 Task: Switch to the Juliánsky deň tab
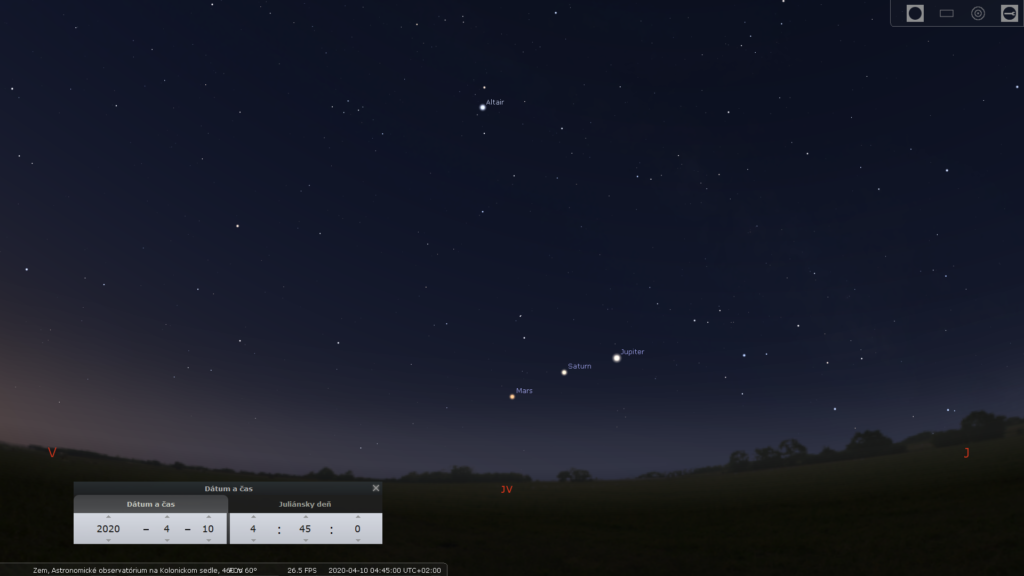(x=305, y=504)
